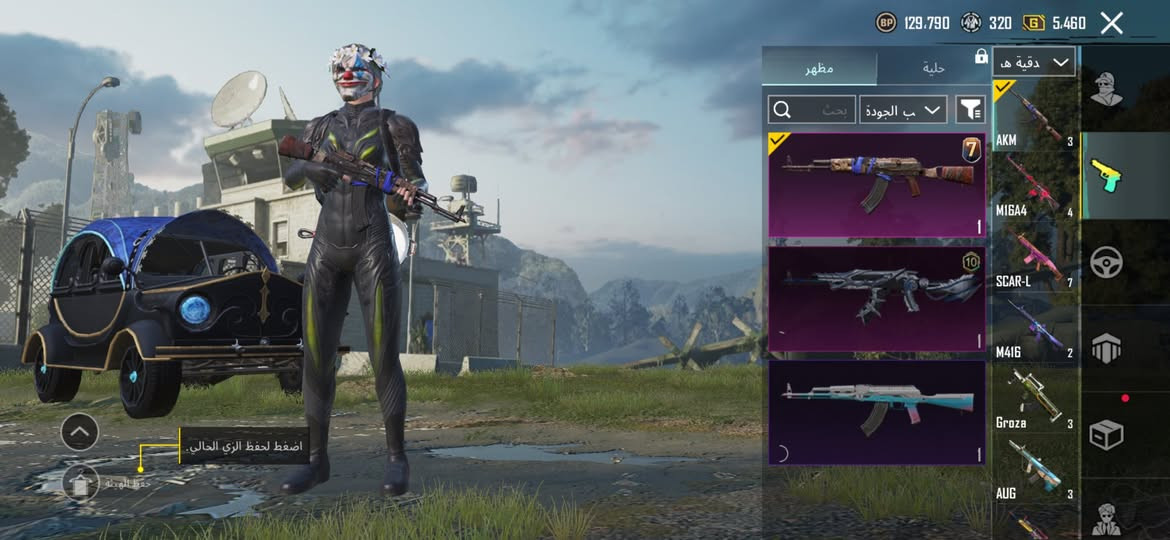1170x540 pixels.
Task: Select AKM in the weapon list
Action: click(x=1035, y=115)
